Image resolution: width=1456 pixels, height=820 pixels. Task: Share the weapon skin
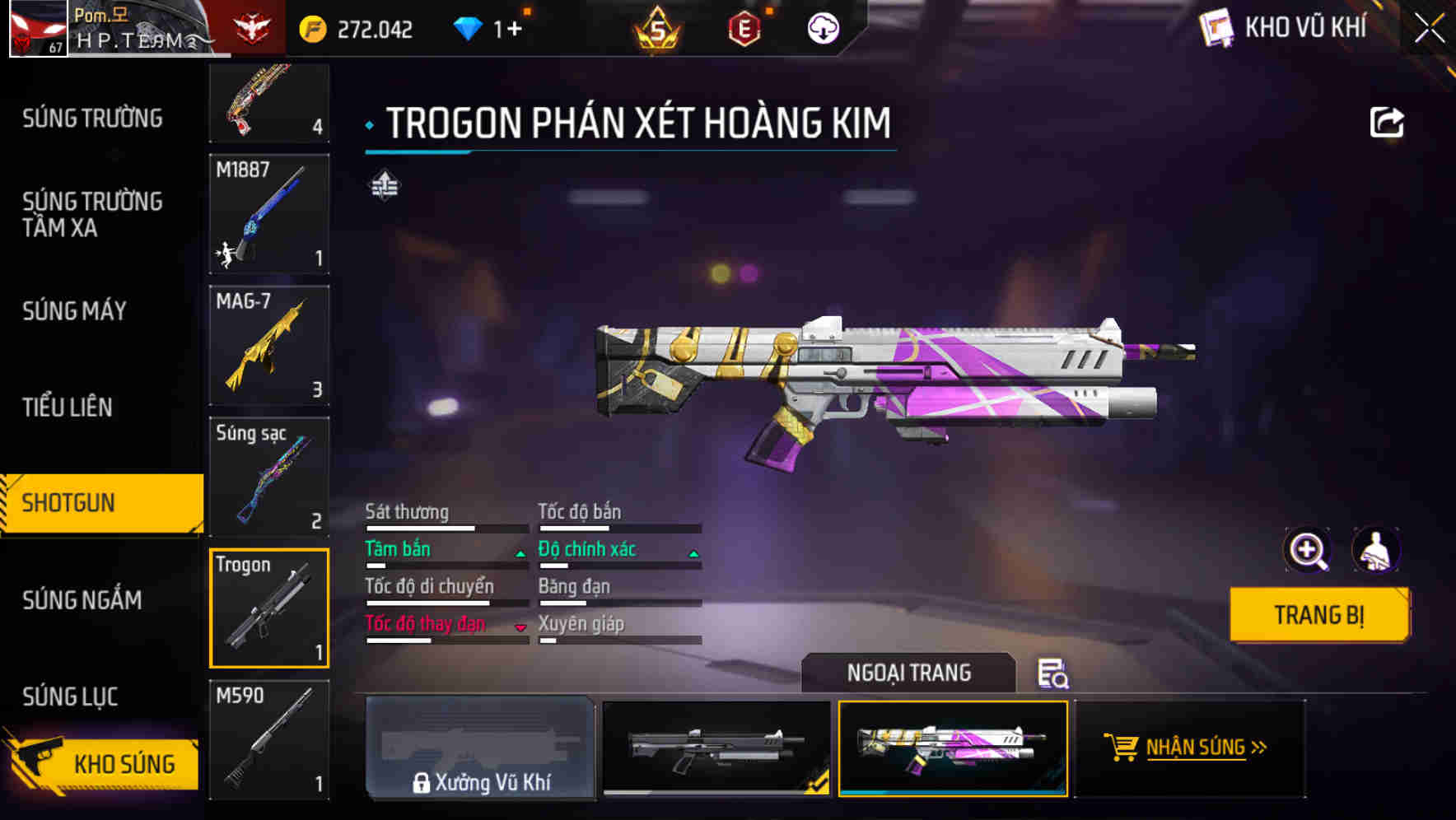[1386, 123]
